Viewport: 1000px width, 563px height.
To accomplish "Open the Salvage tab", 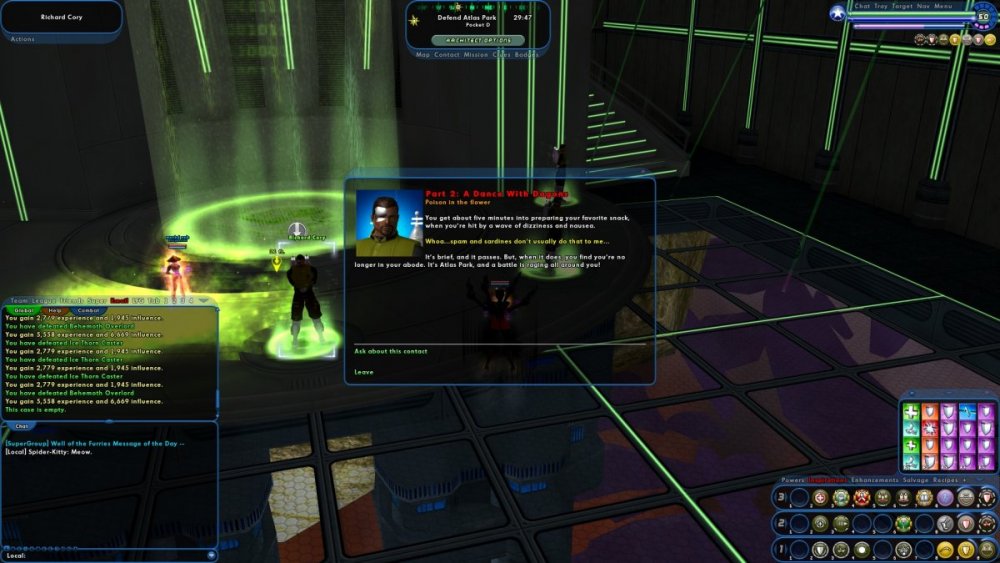I will click(x=916, y=480).
